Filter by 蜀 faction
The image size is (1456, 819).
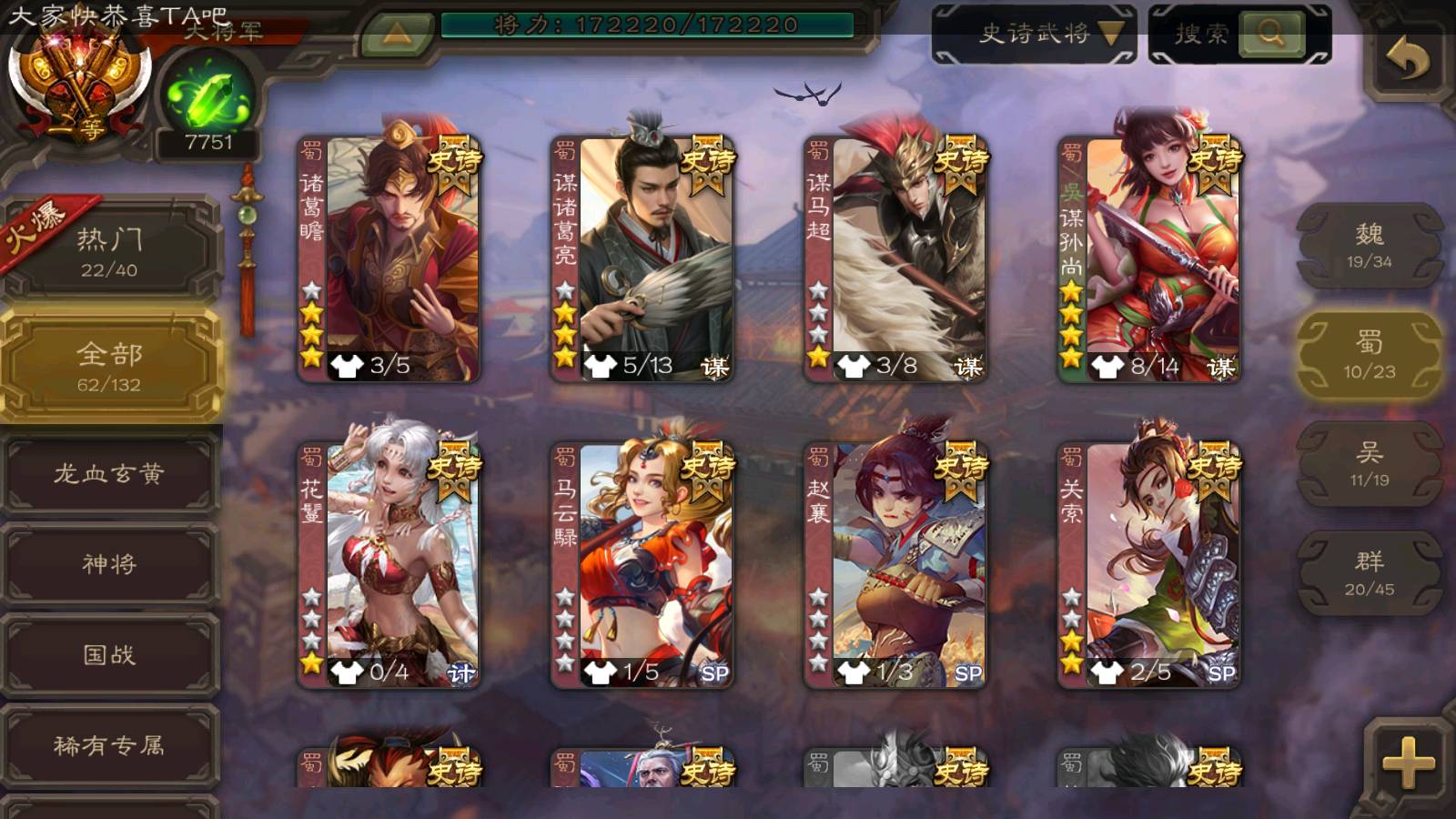click(x=1369, y=355)
